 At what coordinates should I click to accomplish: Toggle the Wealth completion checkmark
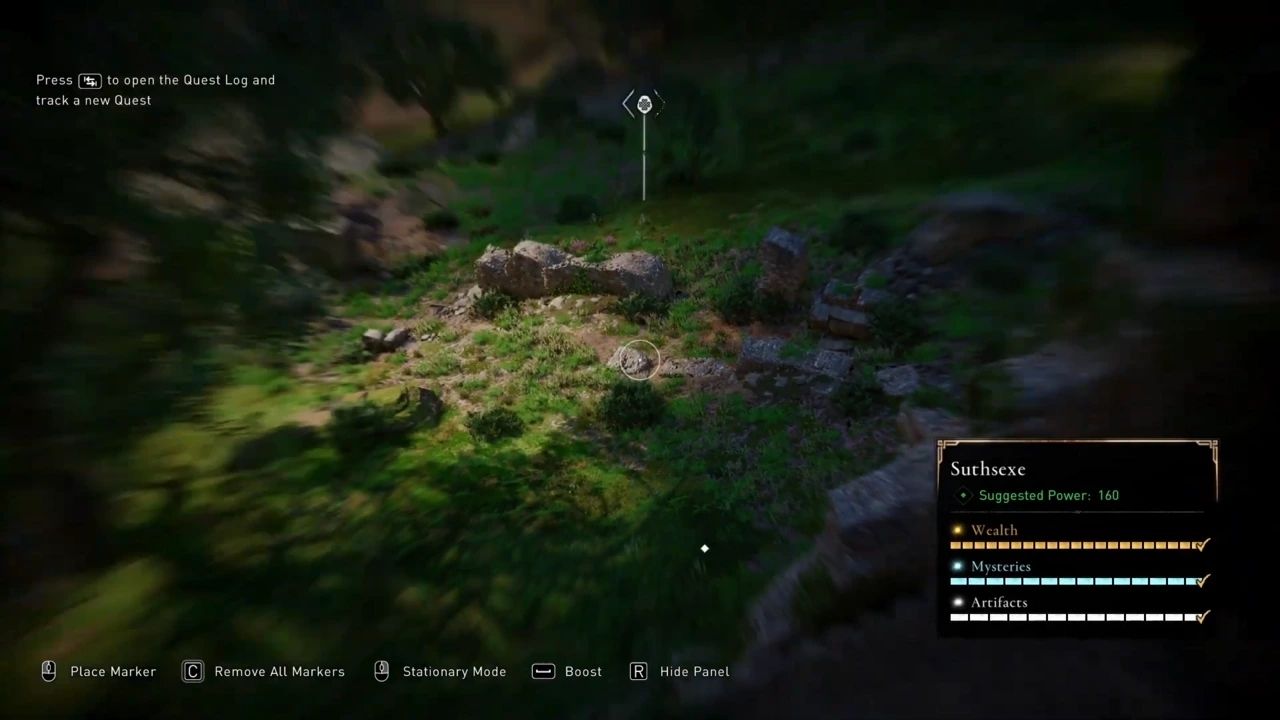coord(1202,545)
